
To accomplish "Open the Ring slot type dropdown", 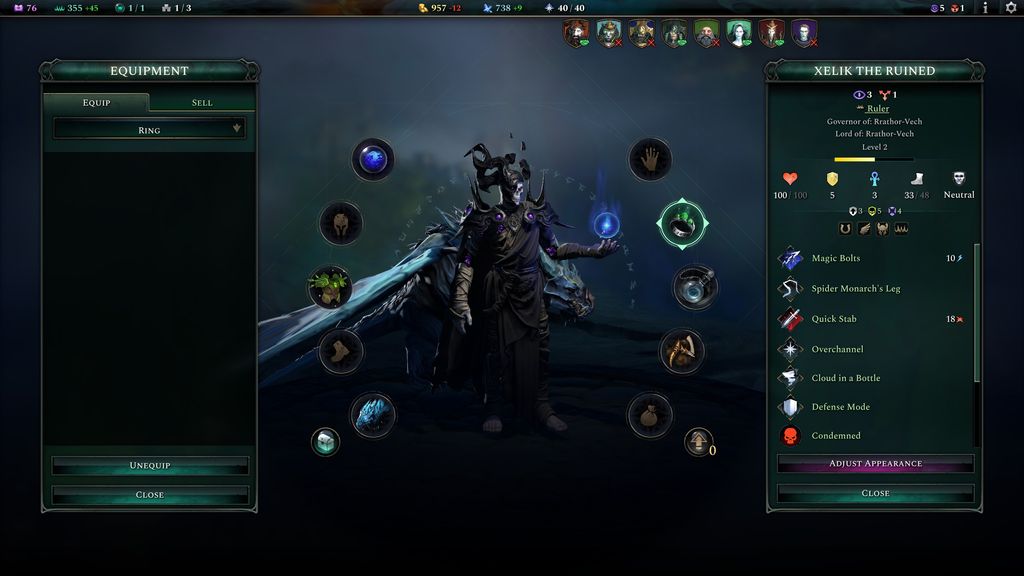I will [x=149, y=129].
